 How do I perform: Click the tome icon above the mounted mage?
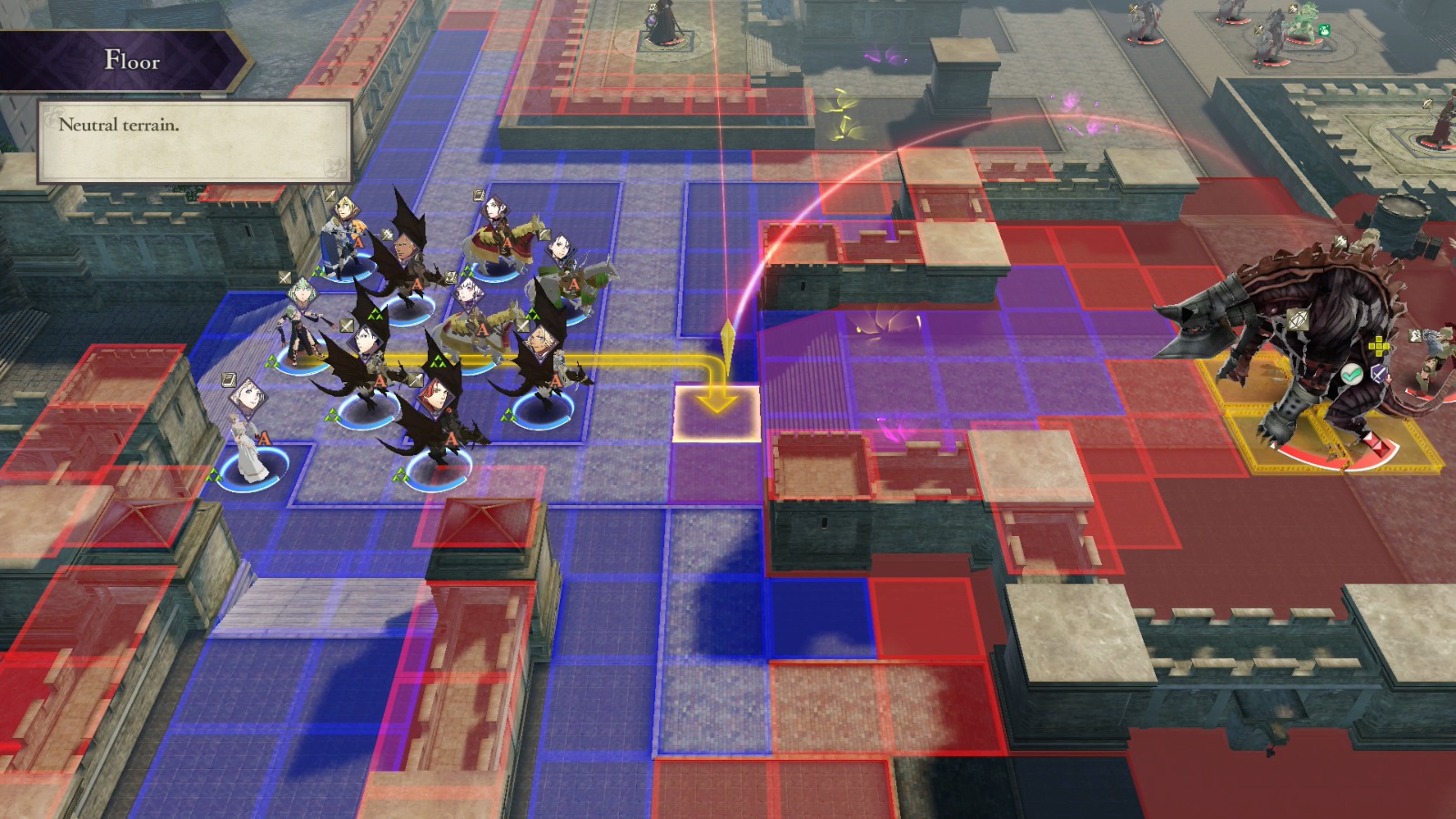pos(478,194)
